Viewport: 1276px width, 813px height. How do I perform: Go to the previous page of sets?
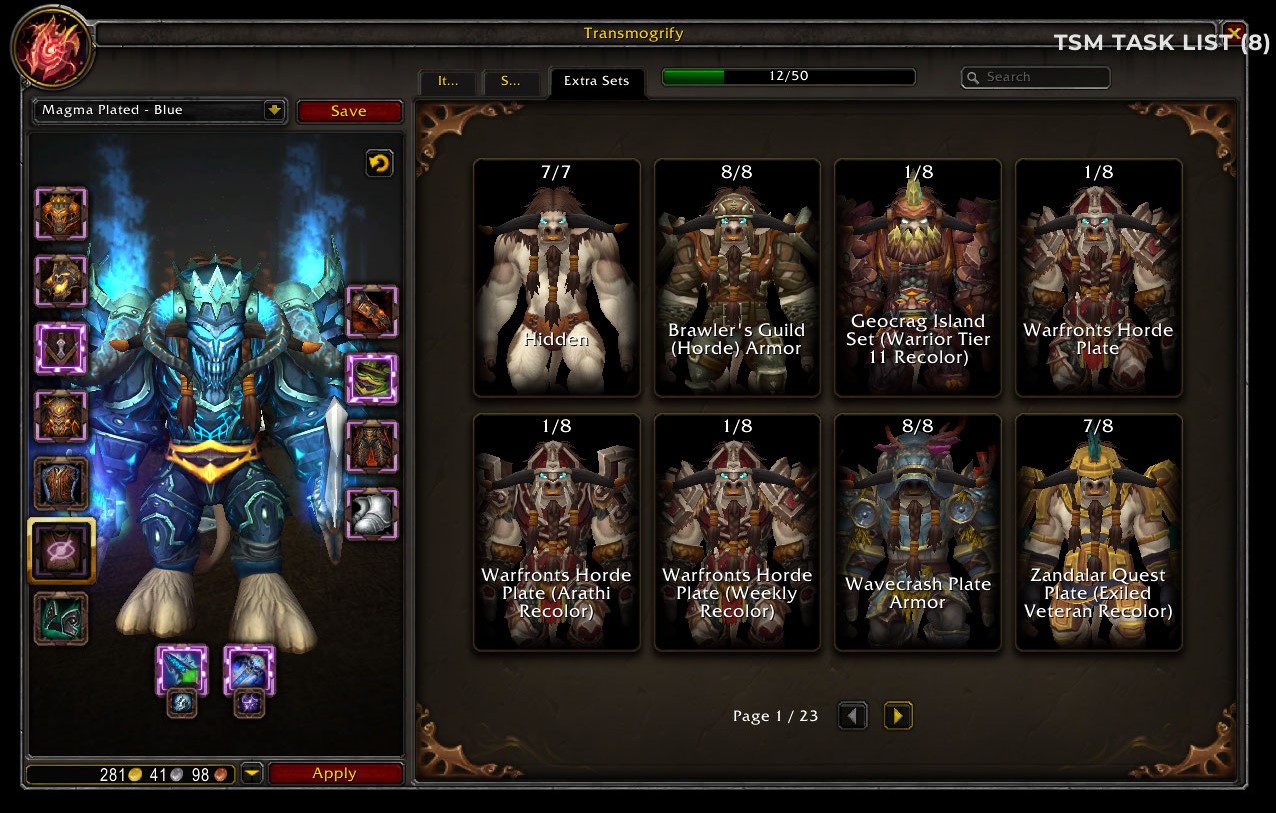click(852, 716)
